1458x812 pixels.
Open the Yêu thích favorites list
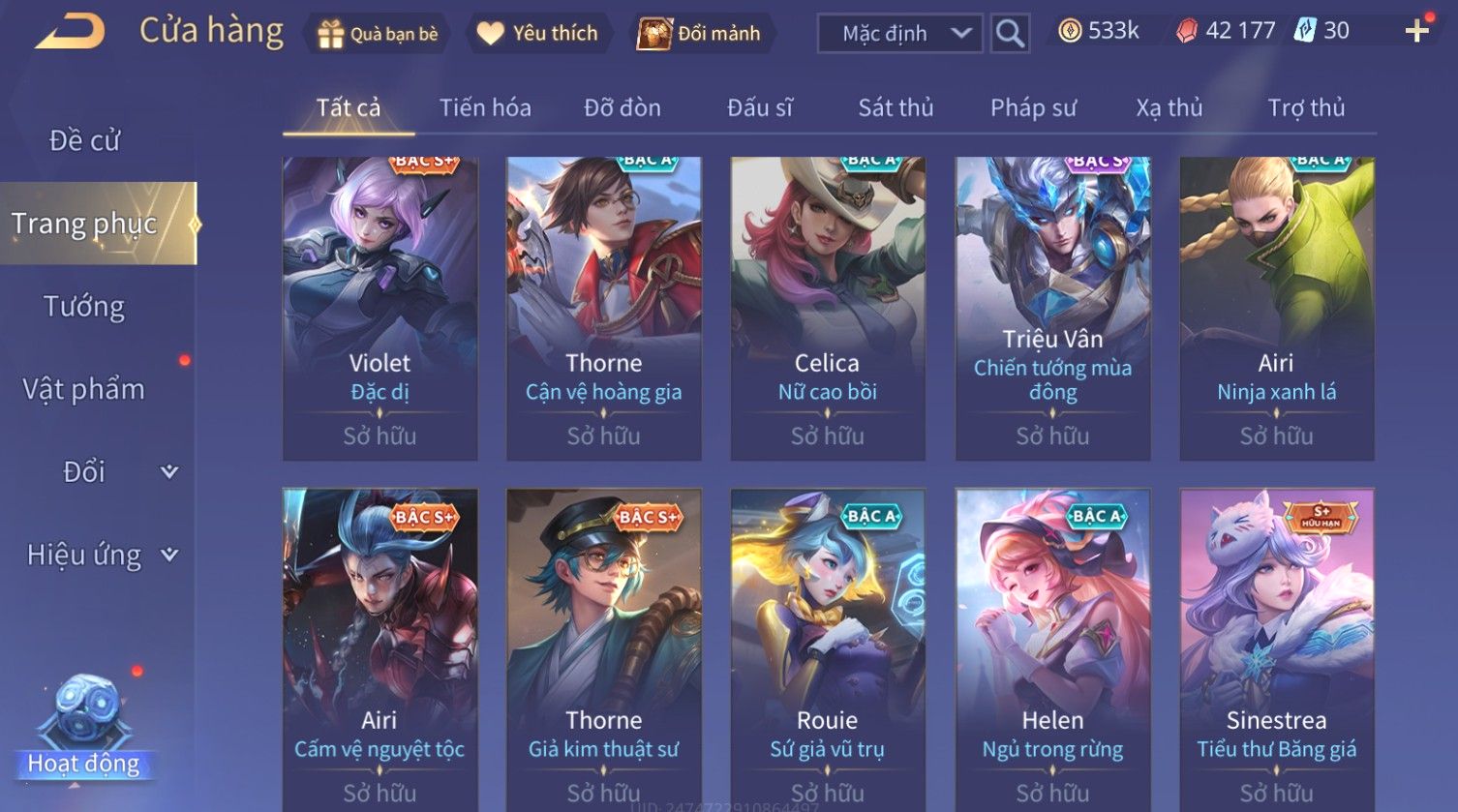[538, 34]
